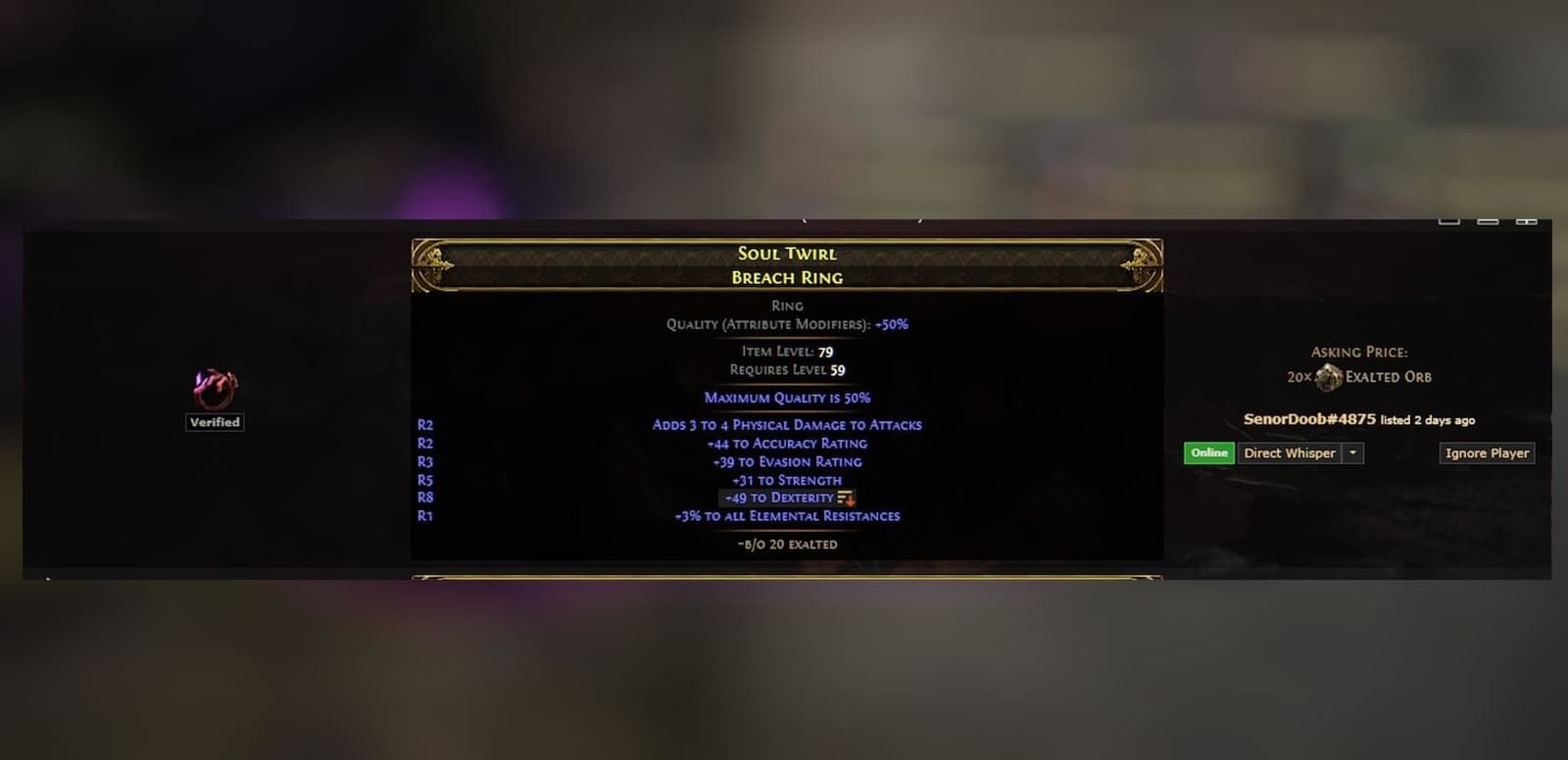Open the Direct Whisper dropdown arrow
The image size is (1568, 760).
point(1353,452)
